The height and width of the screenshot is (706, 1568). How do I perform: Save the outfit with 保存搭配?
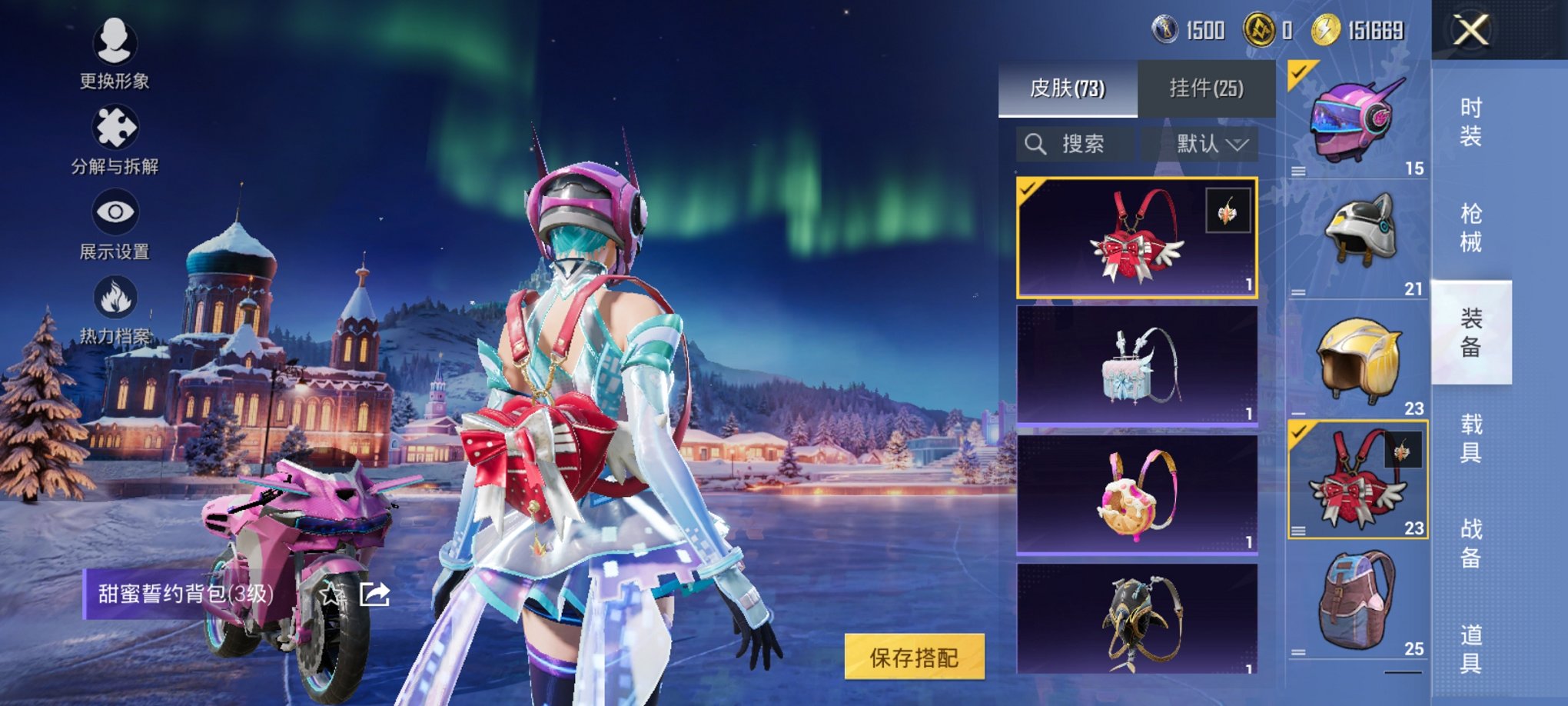[914, 657]
